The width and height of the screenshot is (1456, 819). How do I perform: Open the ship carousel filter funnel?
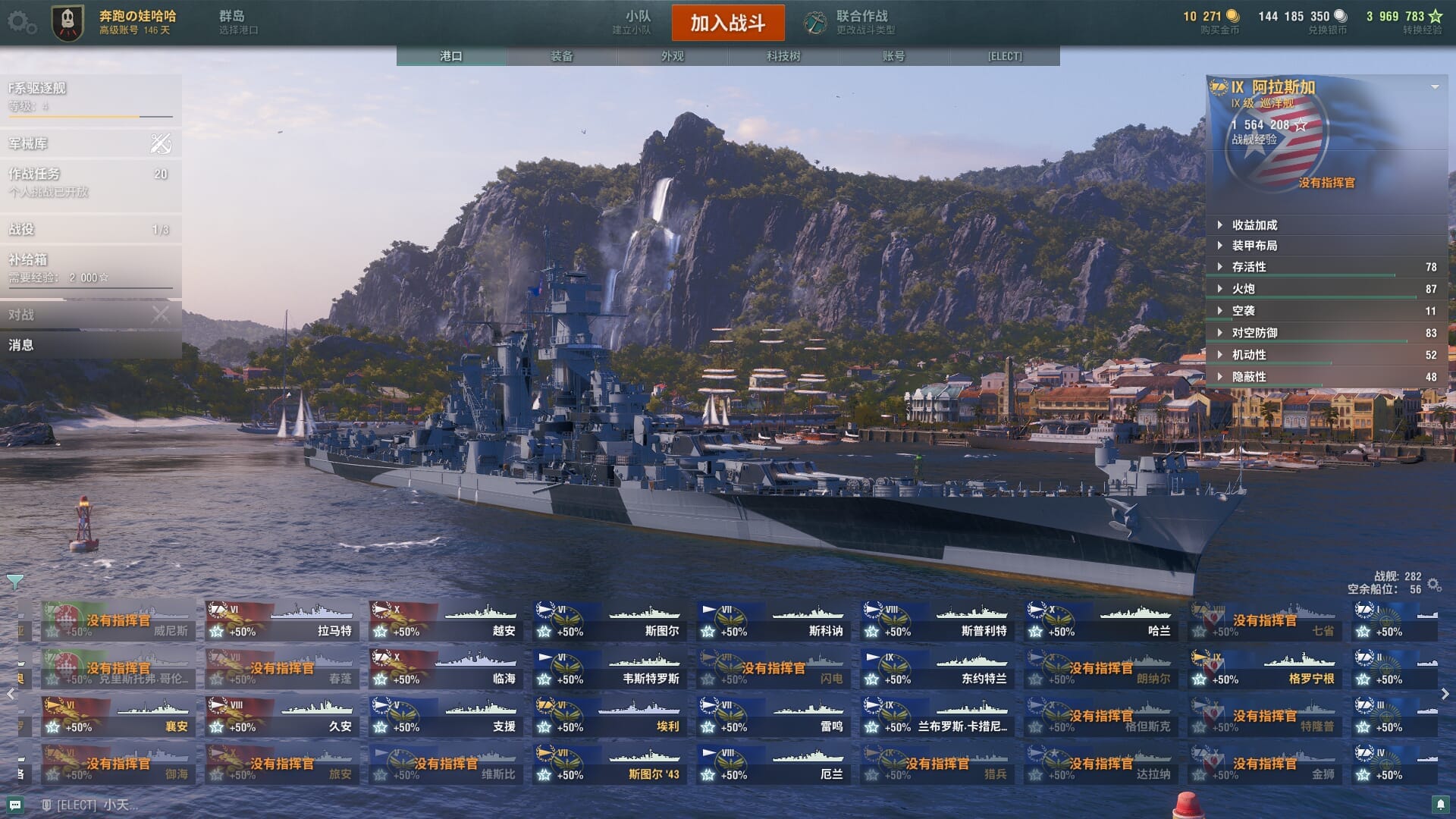14,582
